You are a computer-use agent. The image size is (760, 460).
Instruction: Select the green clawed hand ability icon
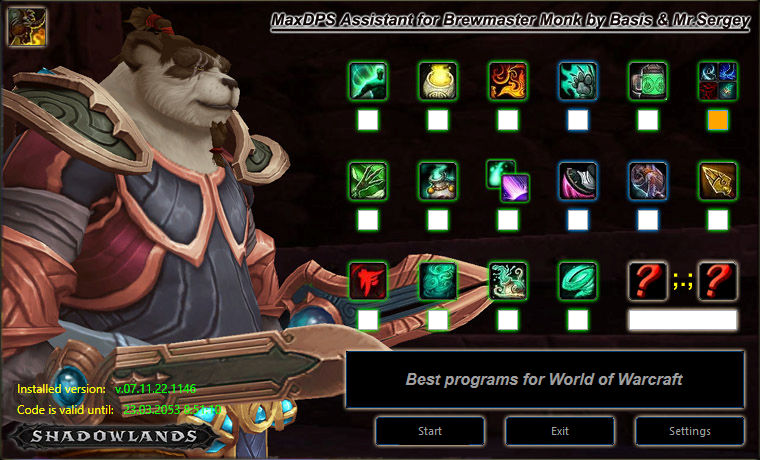[x=367, y=181]
